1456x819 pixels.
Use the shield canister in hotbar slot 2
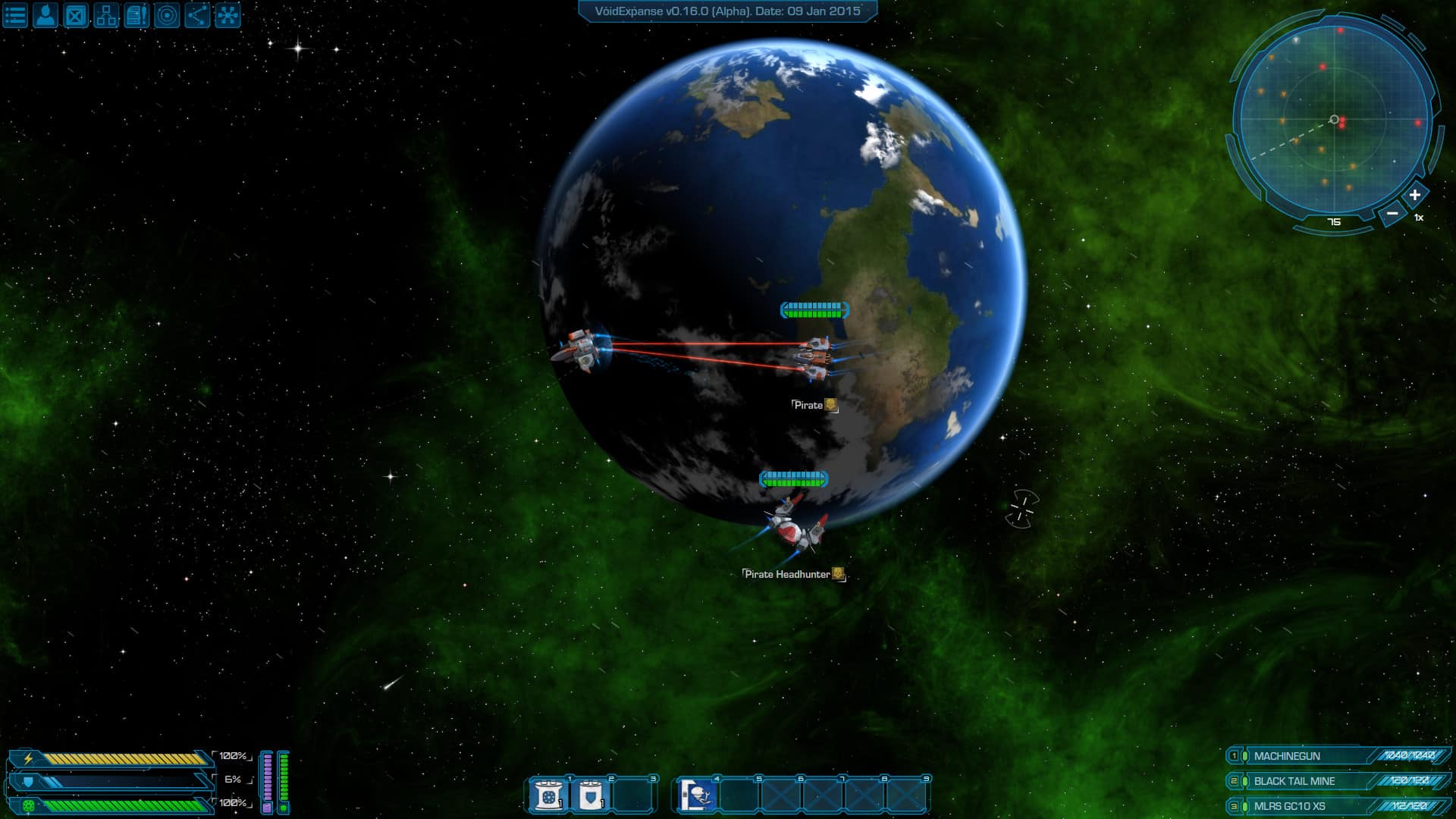click(x=591, y=795)
